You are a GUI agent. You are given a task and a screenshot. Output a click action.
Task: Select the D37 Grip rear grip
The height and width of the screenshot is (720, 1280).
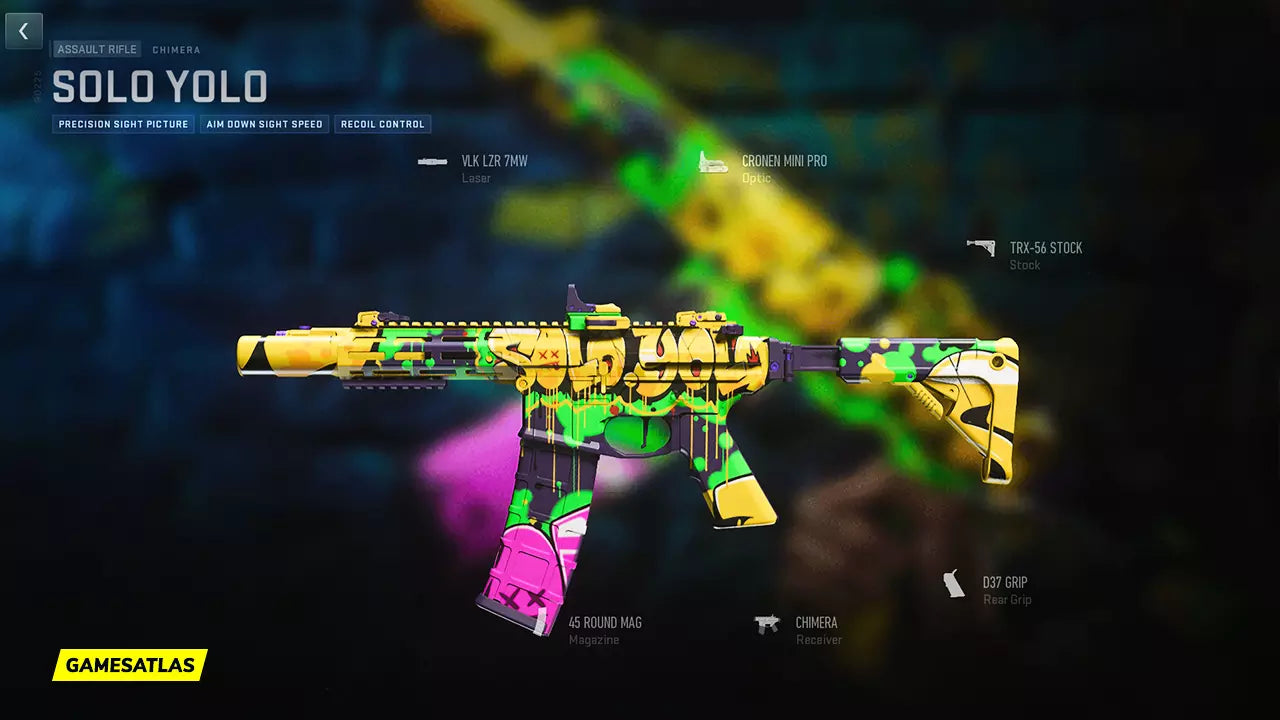[x=1004, y=582]
